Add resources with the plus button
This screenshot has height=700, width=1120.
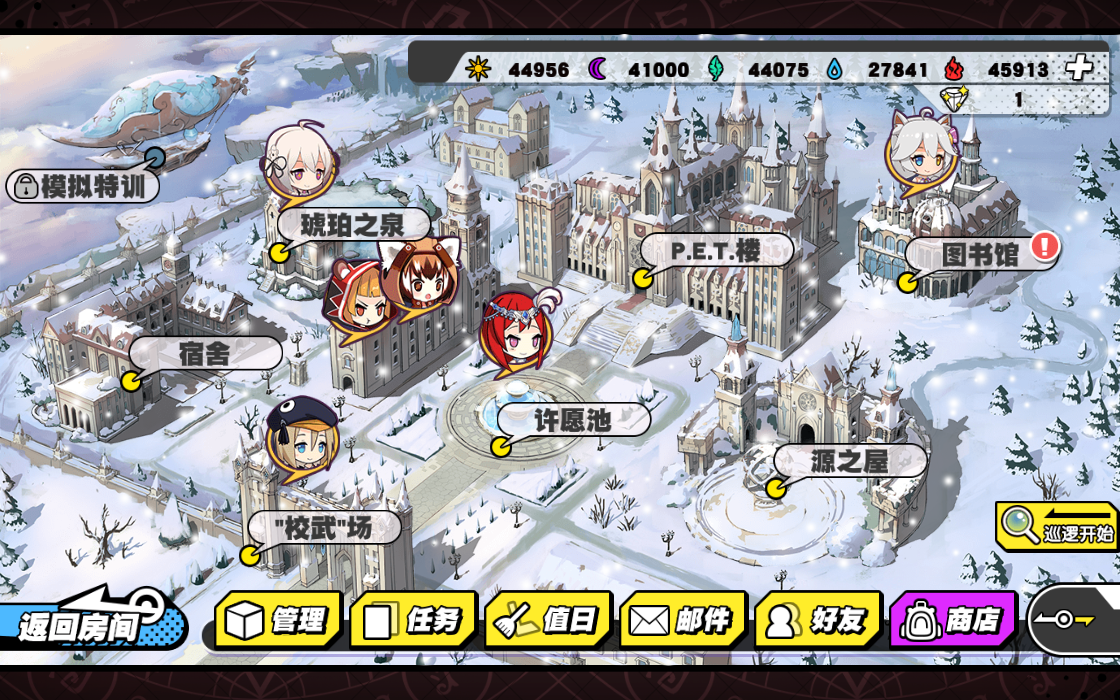(x=1078, y=68)
